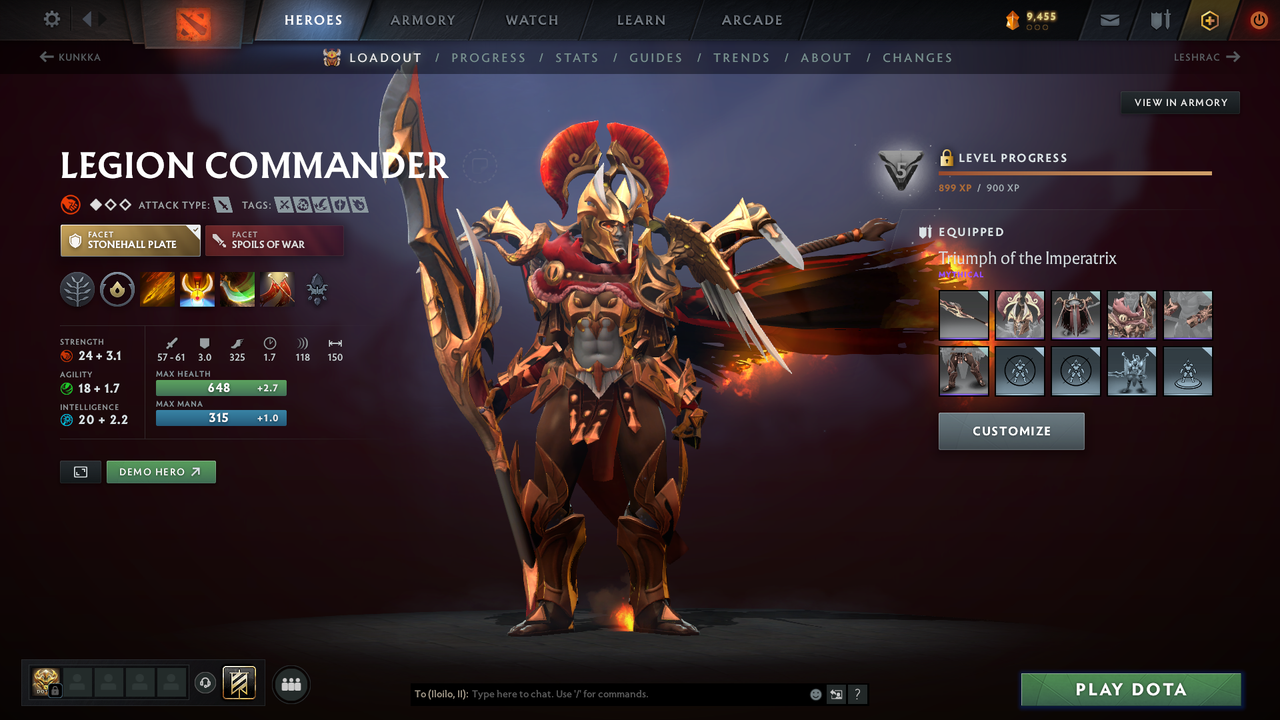Open the friends list icon bottom right
This screenshot has width=1280, height=720.
point(290,683)
